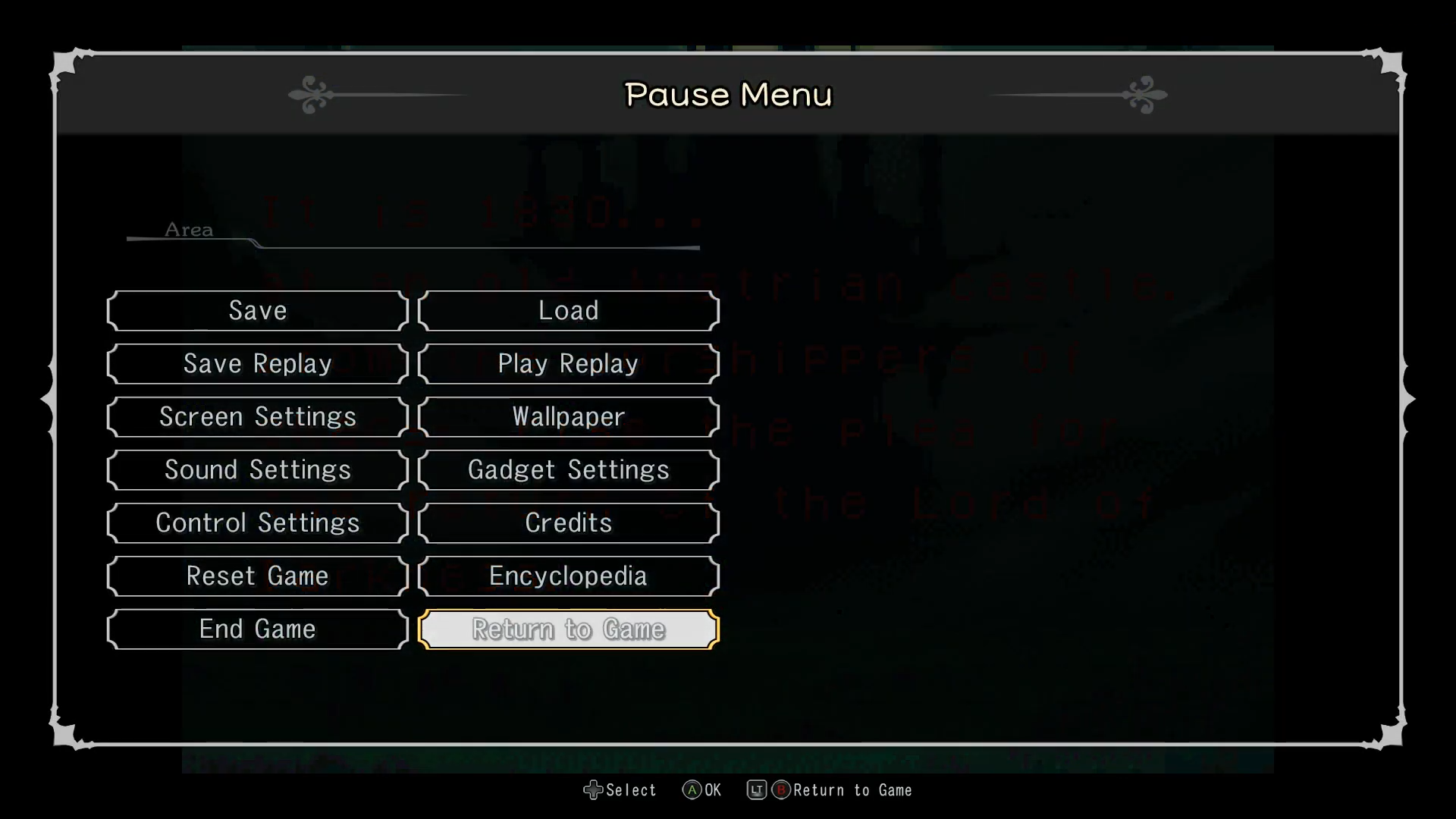The width and height of the screenshot is (1456, 819).
Task: Open Gadget Settings
Action: click(568, 470)
